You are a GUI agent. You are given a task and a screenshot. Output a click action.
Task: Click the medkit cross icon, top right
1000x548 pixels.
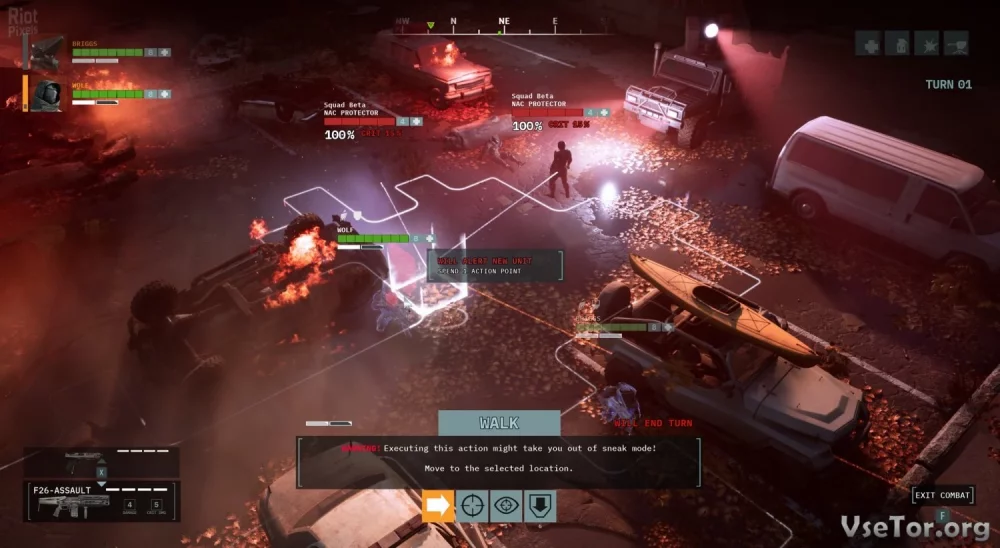(868, 43)
